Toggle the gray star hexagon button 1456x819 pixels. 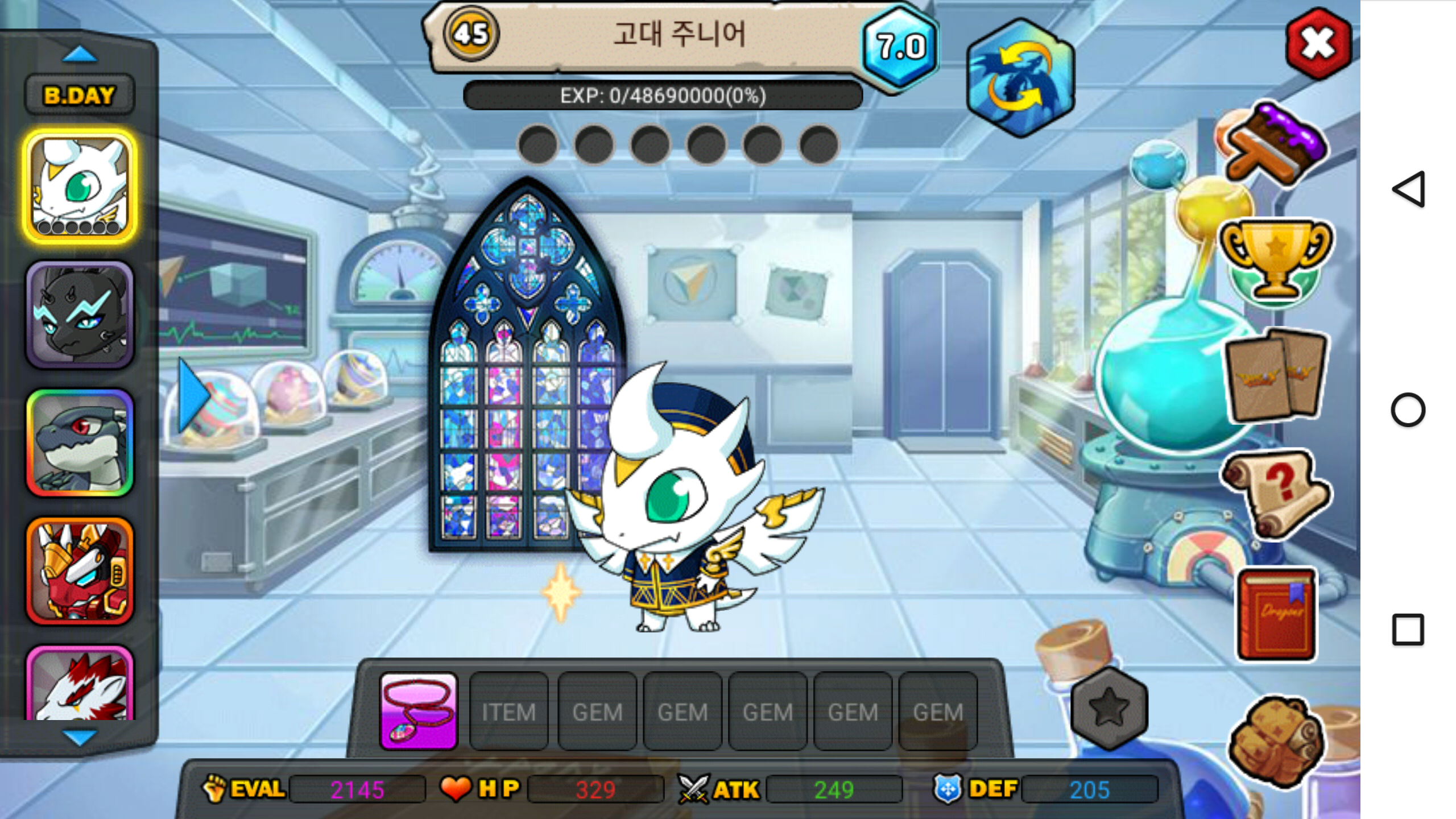click(1108, 708)
